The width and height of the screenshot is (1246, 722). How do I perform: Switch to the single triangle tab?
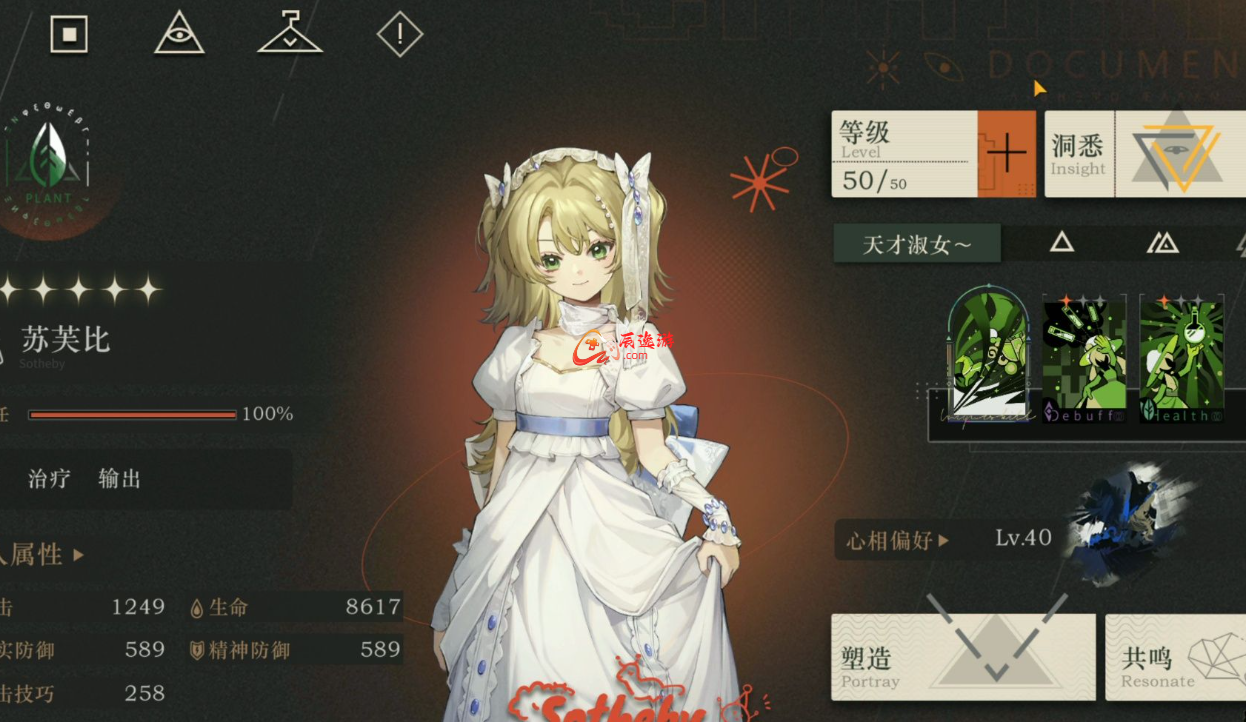click(1061, 242)
